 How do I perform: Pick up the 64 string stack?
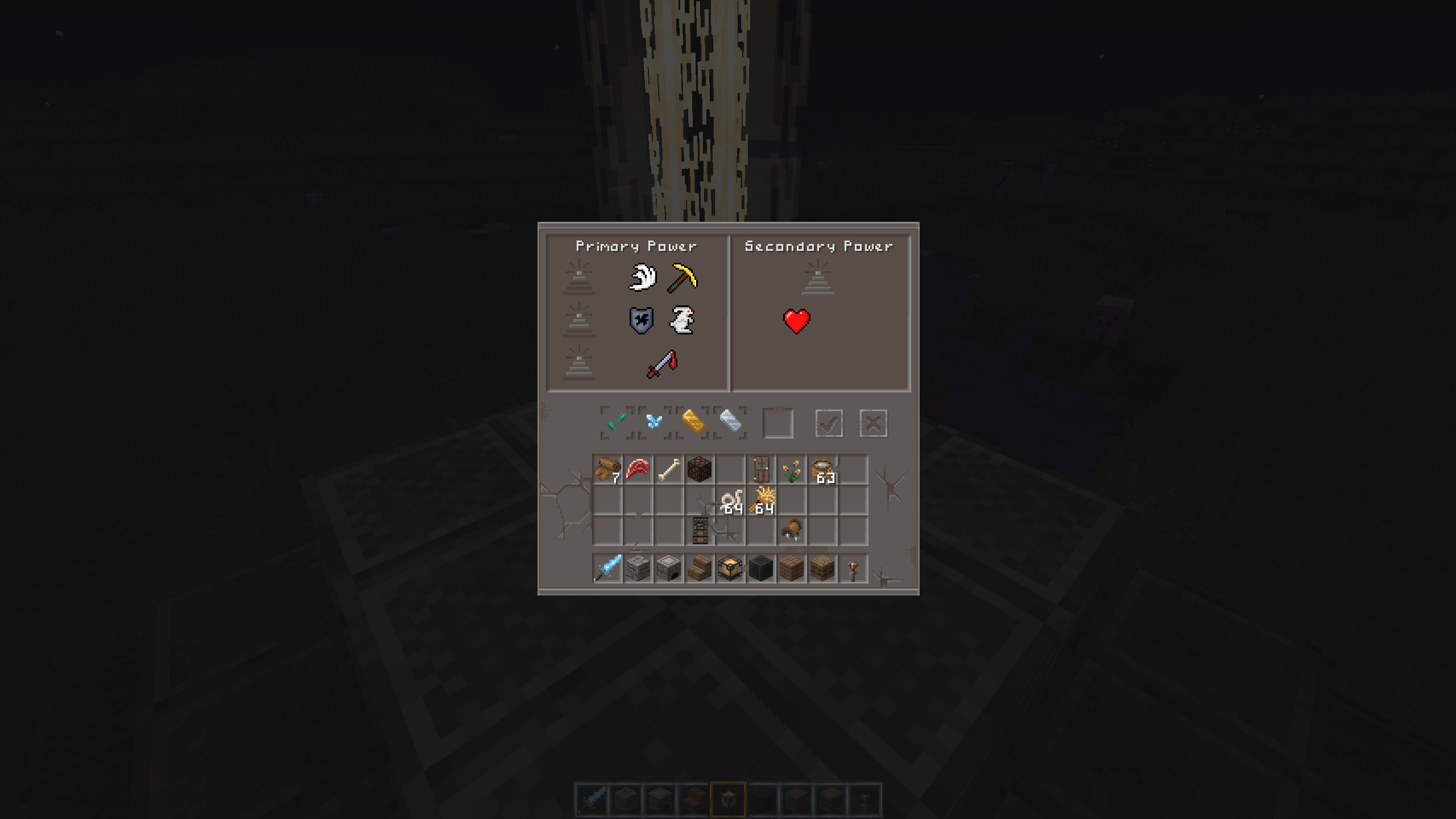(731, 501)
